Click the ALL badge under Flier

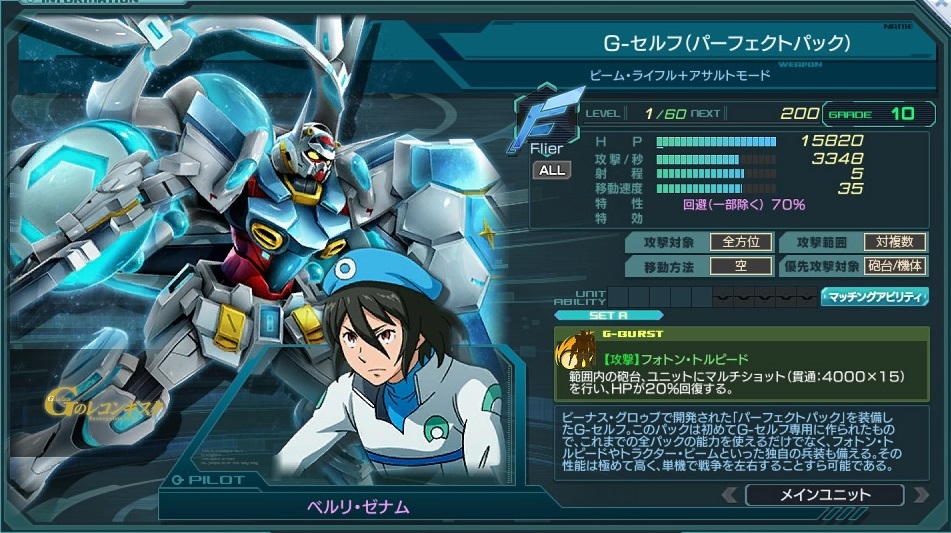(552, 170)
